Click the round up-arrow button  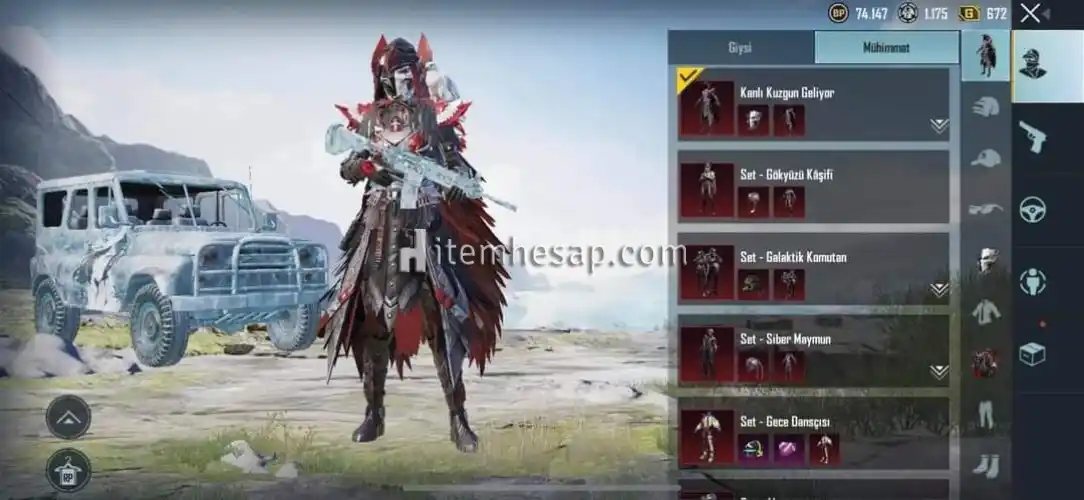click(x=68, y=416)
